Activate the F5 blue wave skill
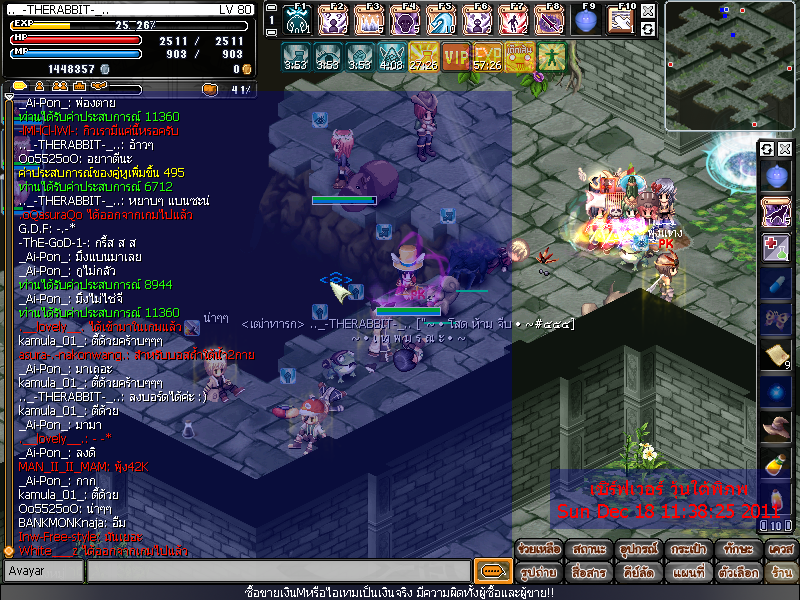This screenshot has height=600, width=800. (442, 20)
